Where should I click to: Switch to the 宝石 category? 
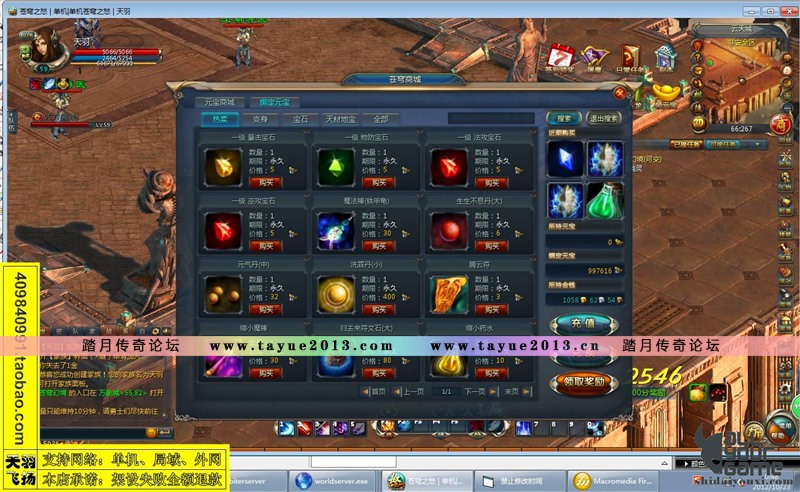click(299, 118)
